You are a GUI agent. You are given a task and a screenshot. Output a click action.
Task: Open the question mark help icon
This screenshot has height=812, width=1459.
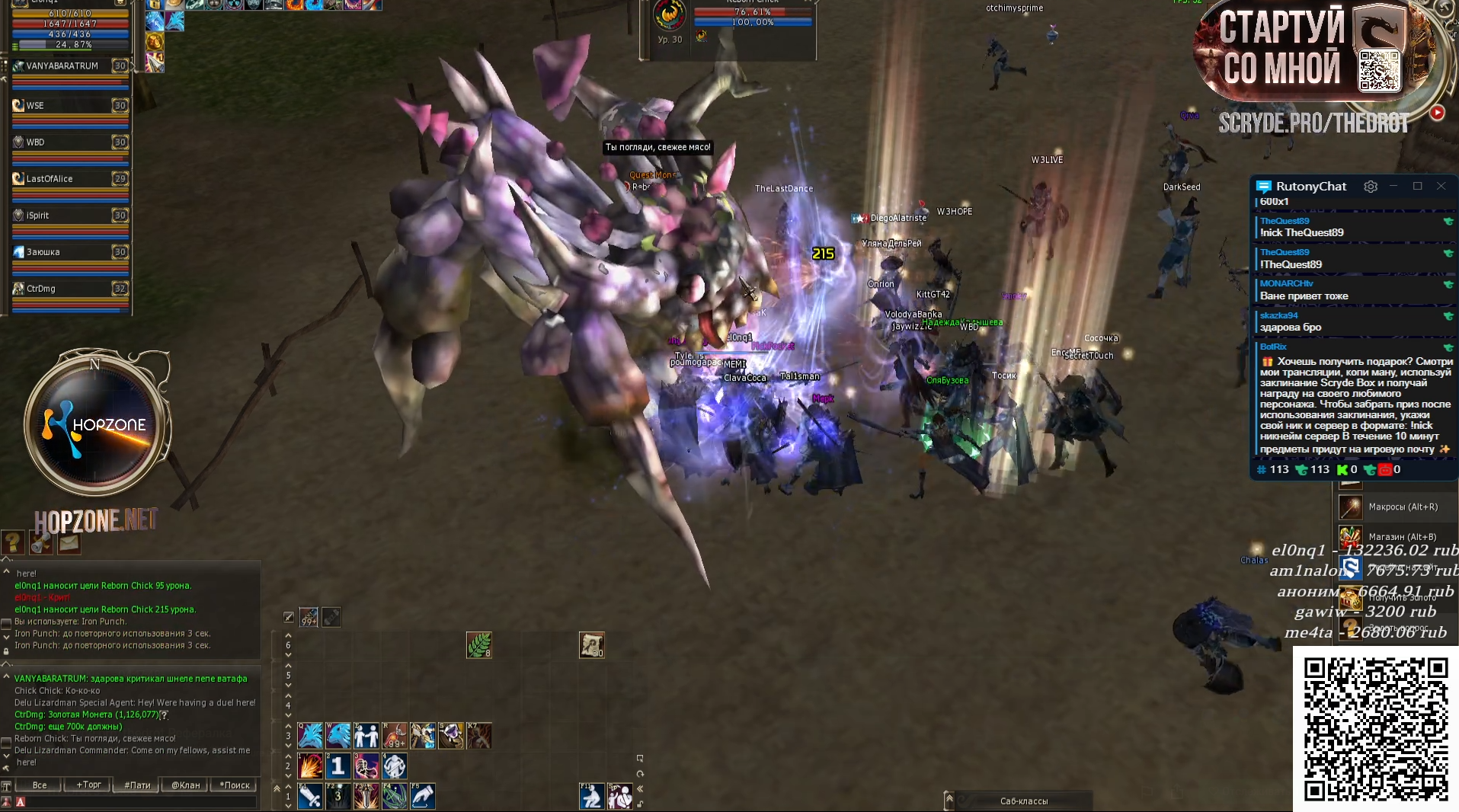point(13,542)
